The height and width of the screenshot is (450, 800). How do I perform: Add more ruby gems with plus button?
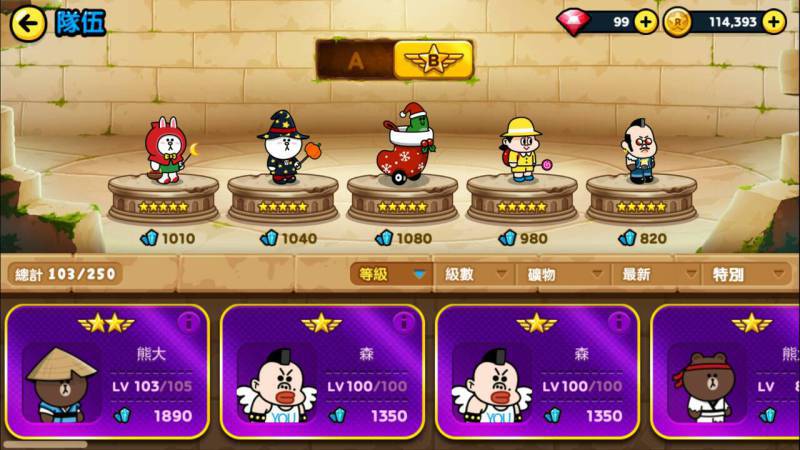coord(646,21)
